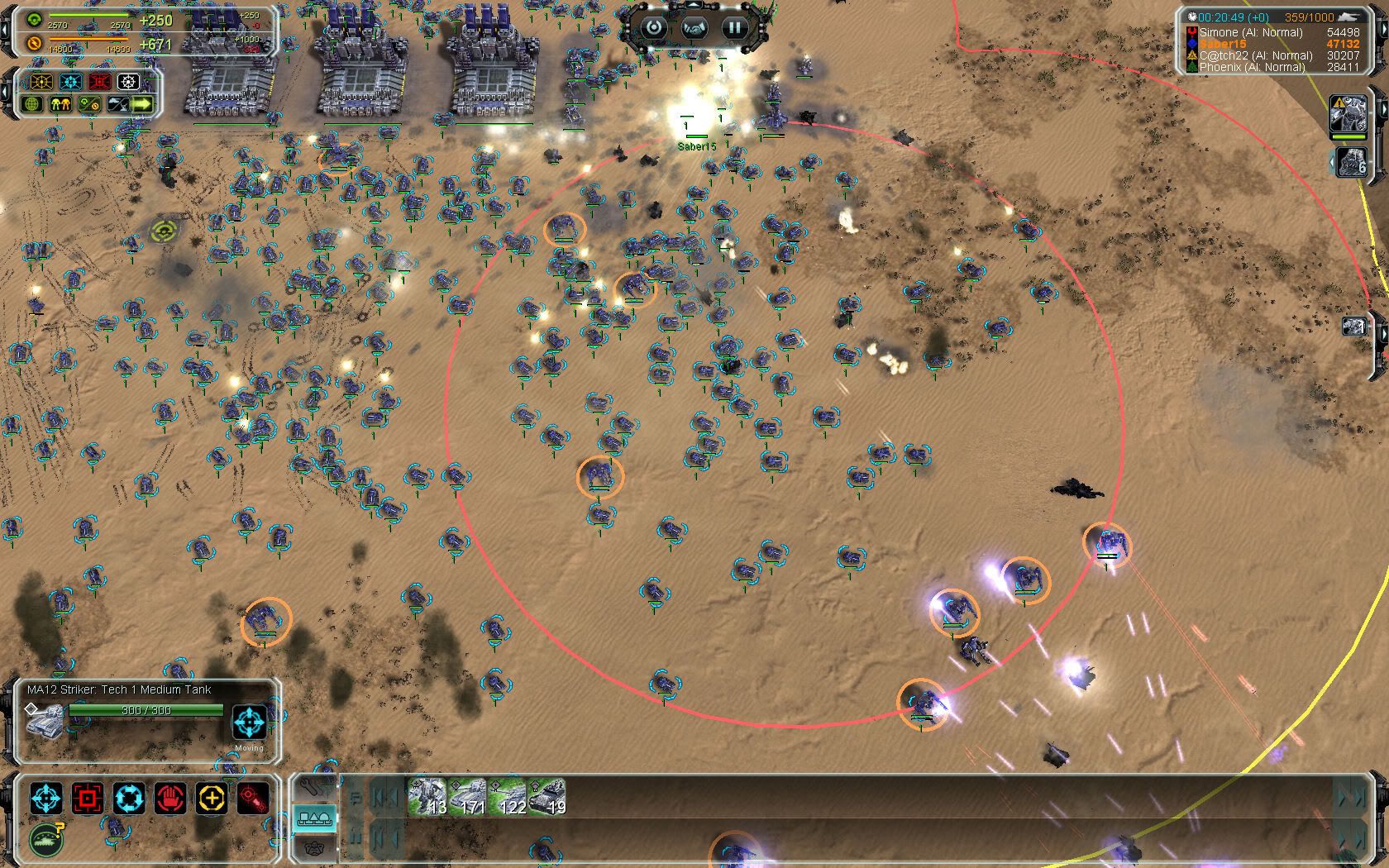Select the group of 13 mech units

pos(428,798)
